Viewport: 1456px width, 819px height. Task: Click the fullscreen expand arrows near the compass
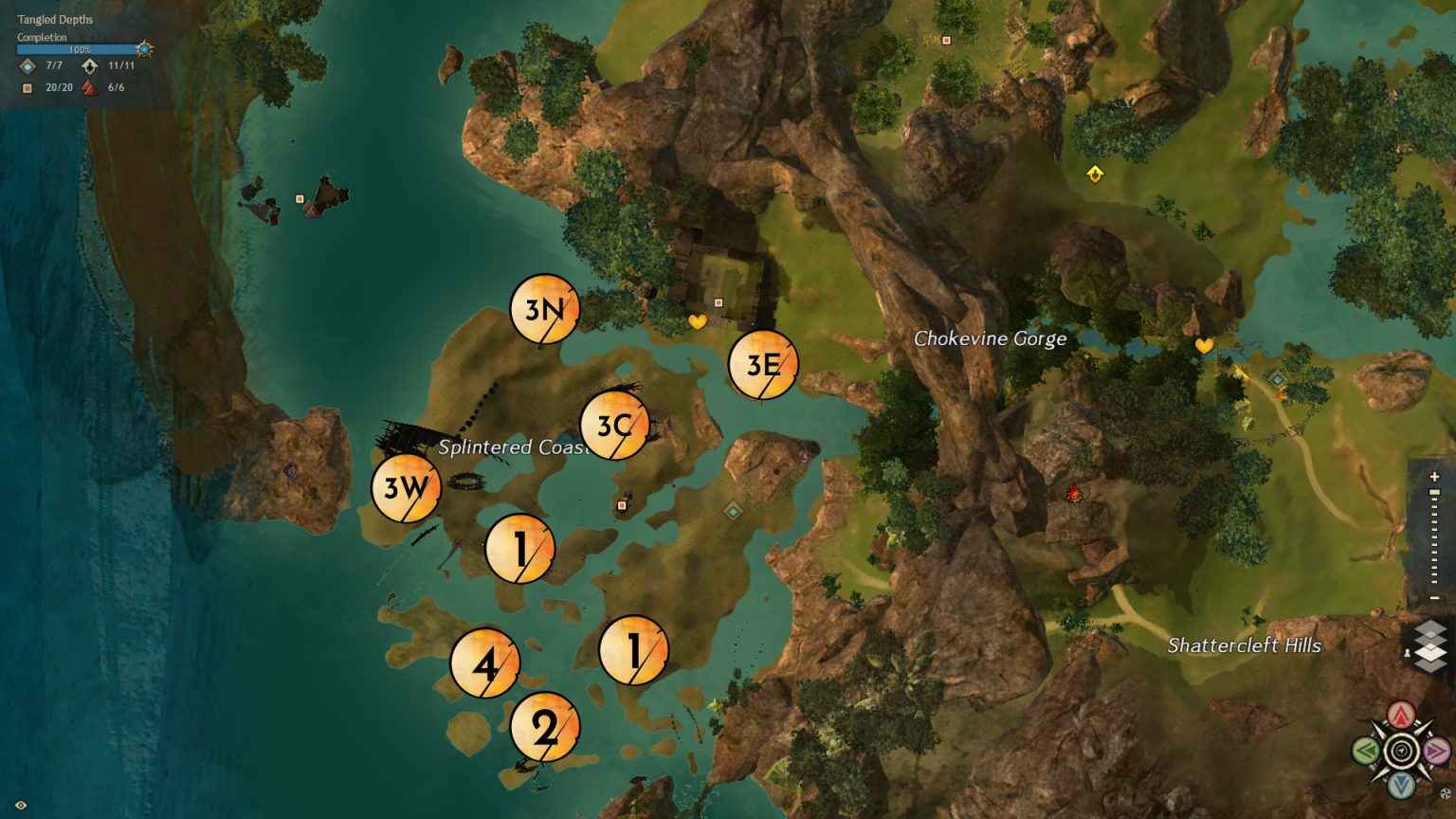tap(1445, 792)
